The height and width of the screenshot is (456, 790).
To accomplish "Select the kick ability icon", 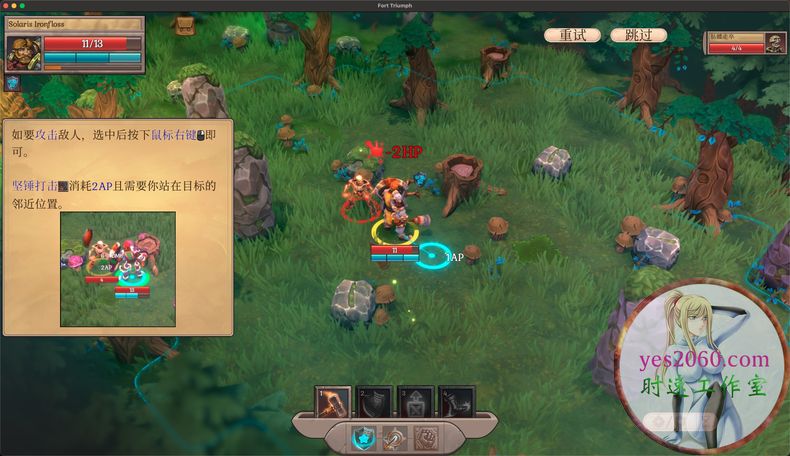I will point(456,403).
